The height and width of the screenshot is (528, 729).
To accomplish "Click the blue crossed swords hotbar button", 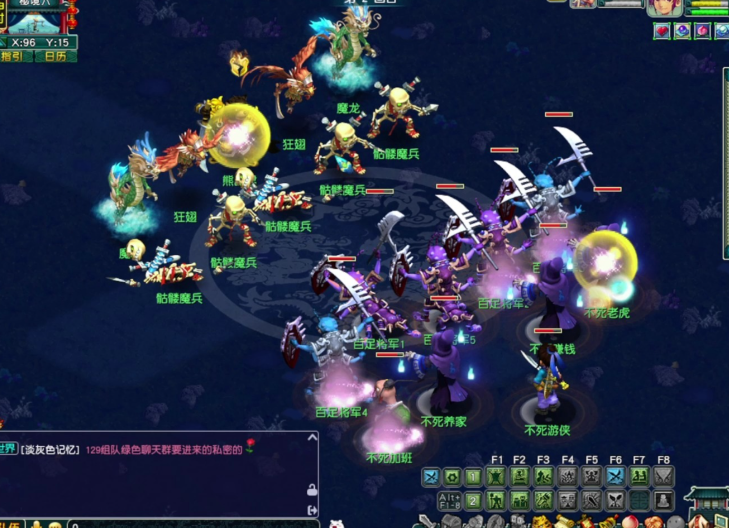I will (x=431, y=477).
